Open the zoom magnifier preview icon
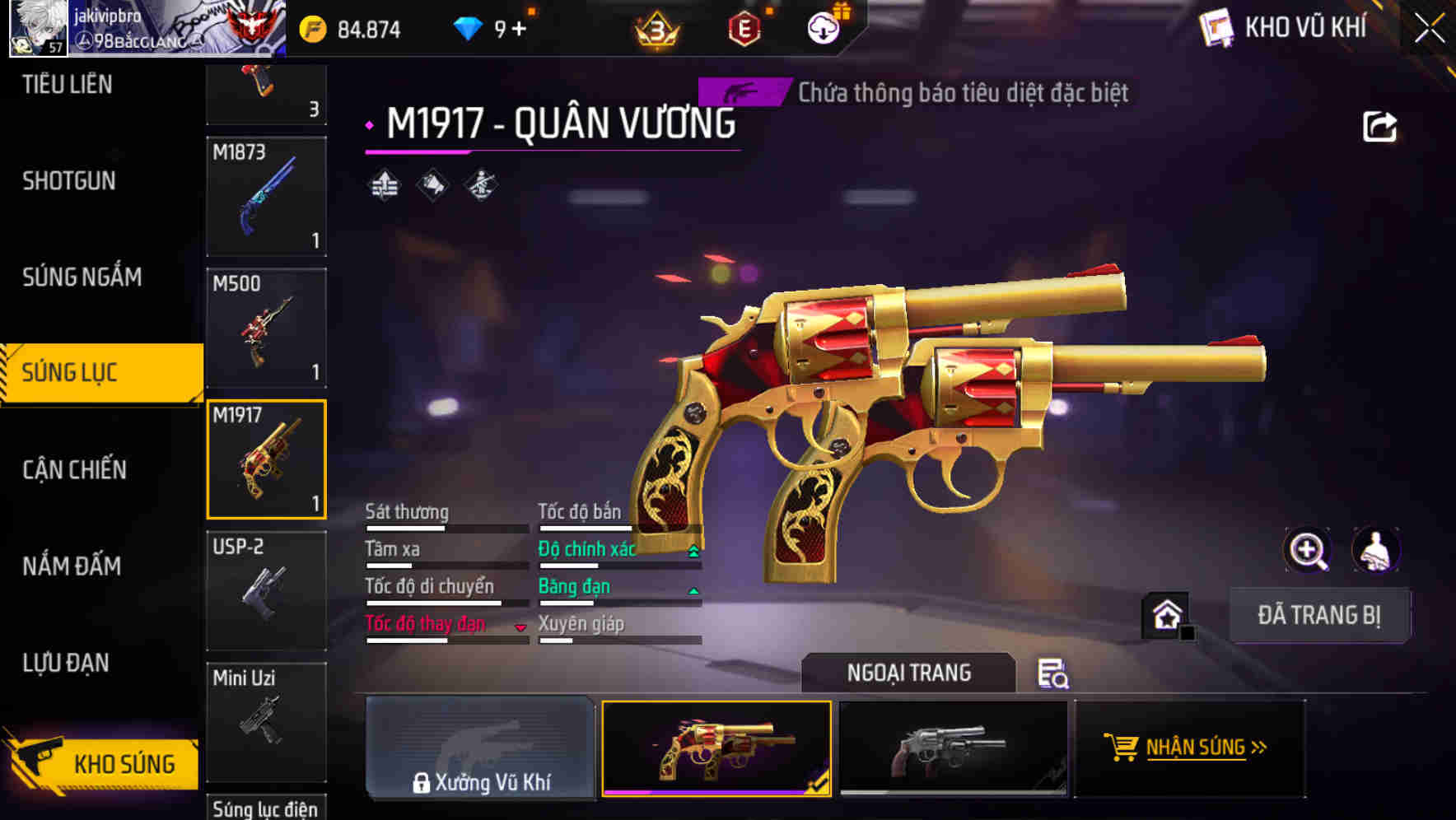Image resolution: width=1456 pixels, height=820 pixels. pos(1308,550)
